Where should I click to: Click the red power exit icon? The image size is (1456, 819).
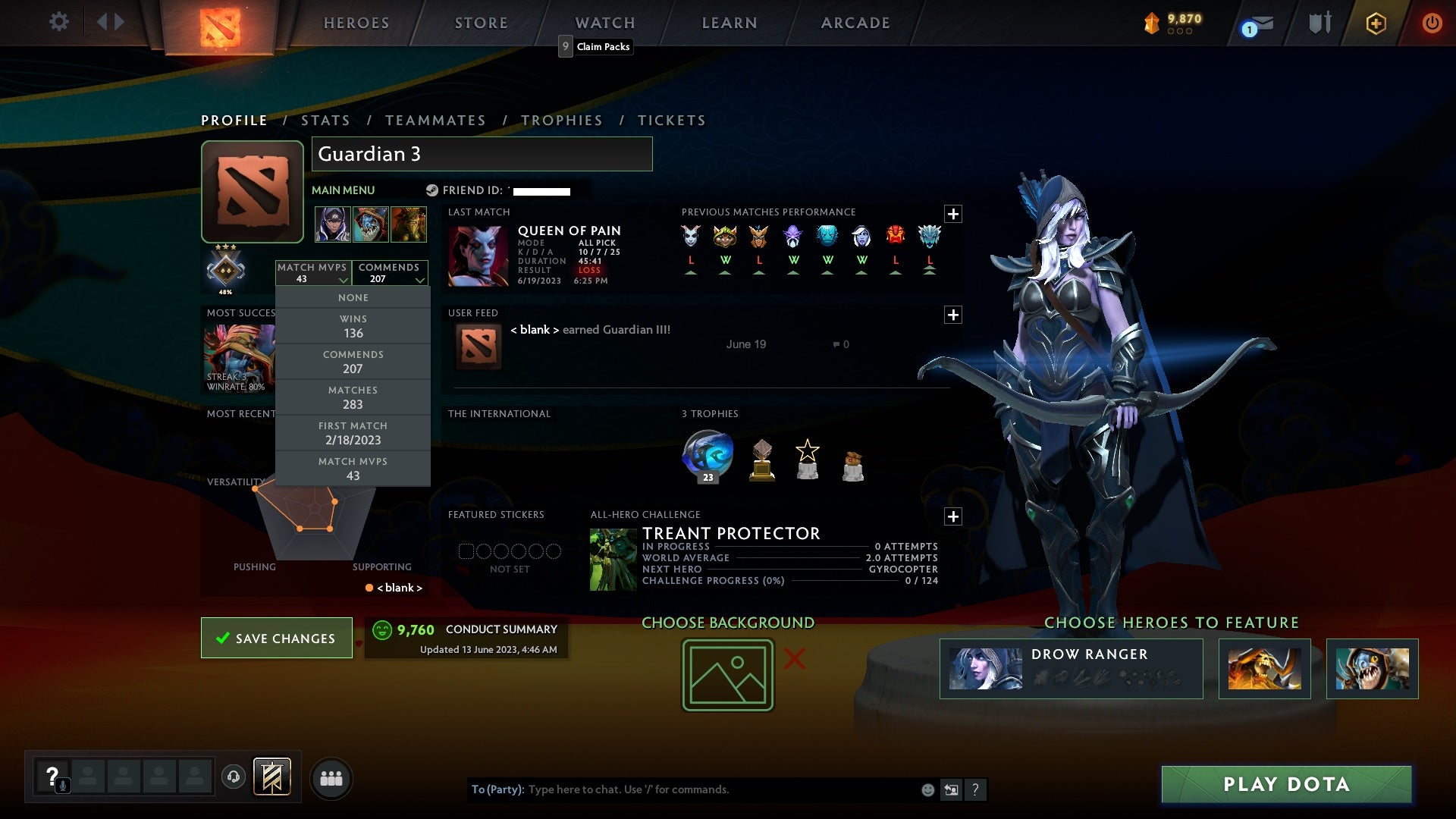tap(1432, 23)
